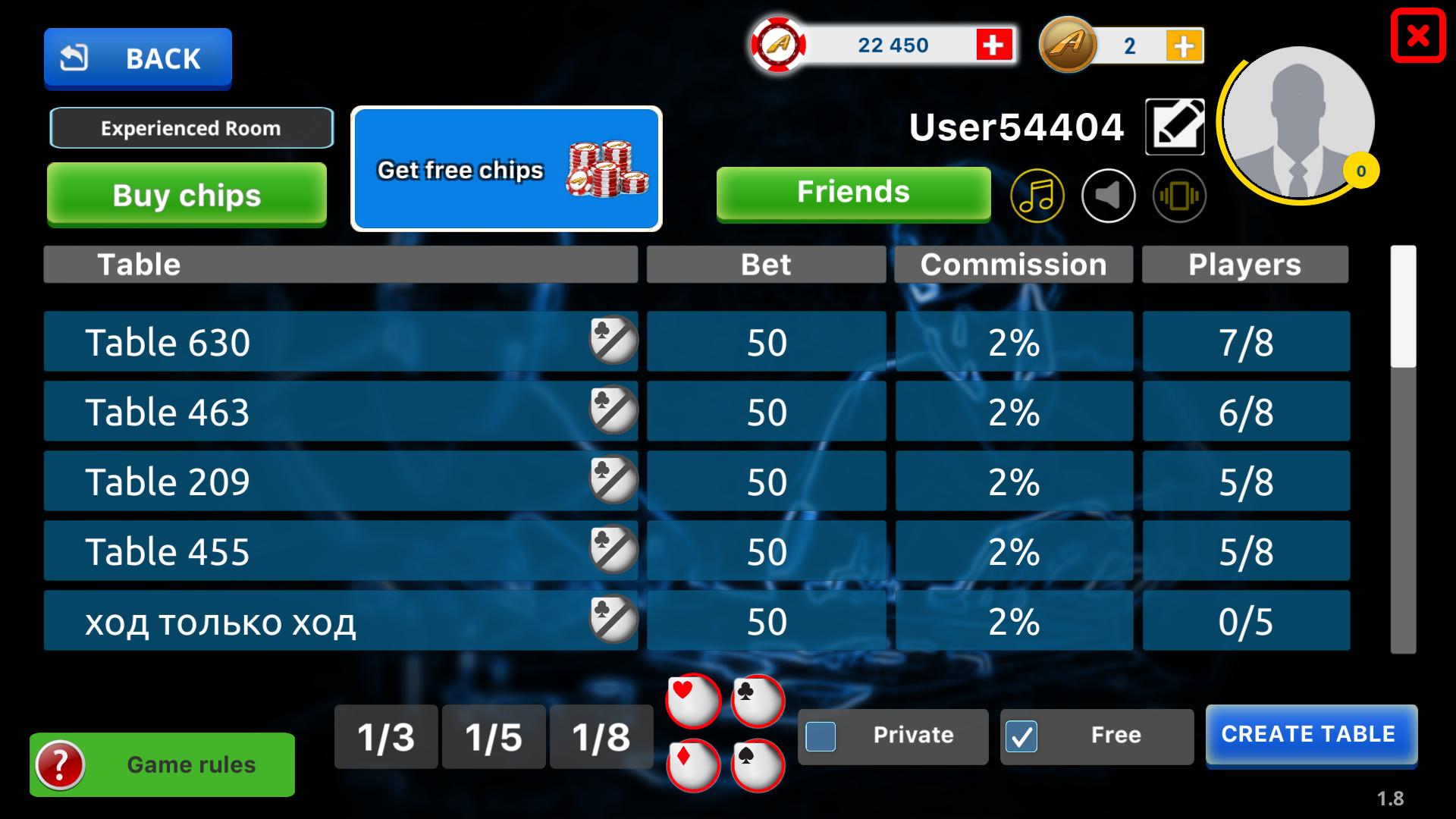This screenshot has height=819, width=1456.
Task: Open the Game rules panel
Action: tap(162, 764)
